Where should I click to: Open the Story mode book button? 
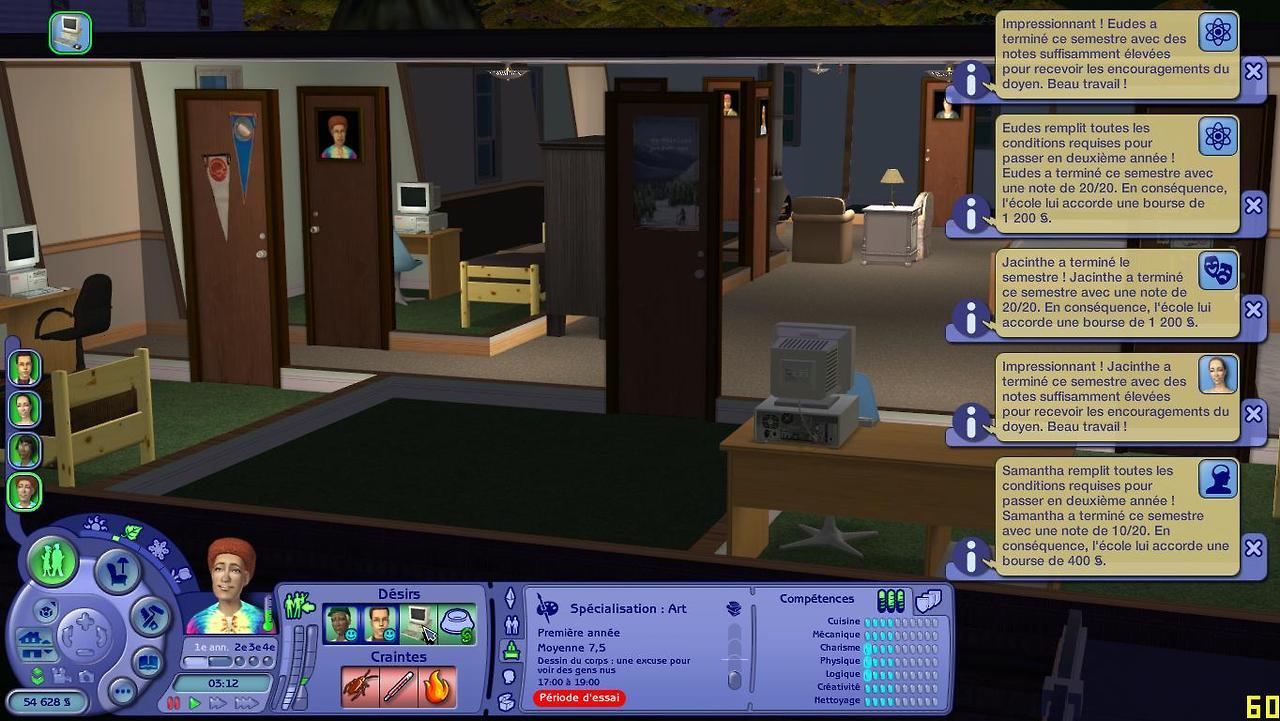pyautogui.click(x=147, y=661)
